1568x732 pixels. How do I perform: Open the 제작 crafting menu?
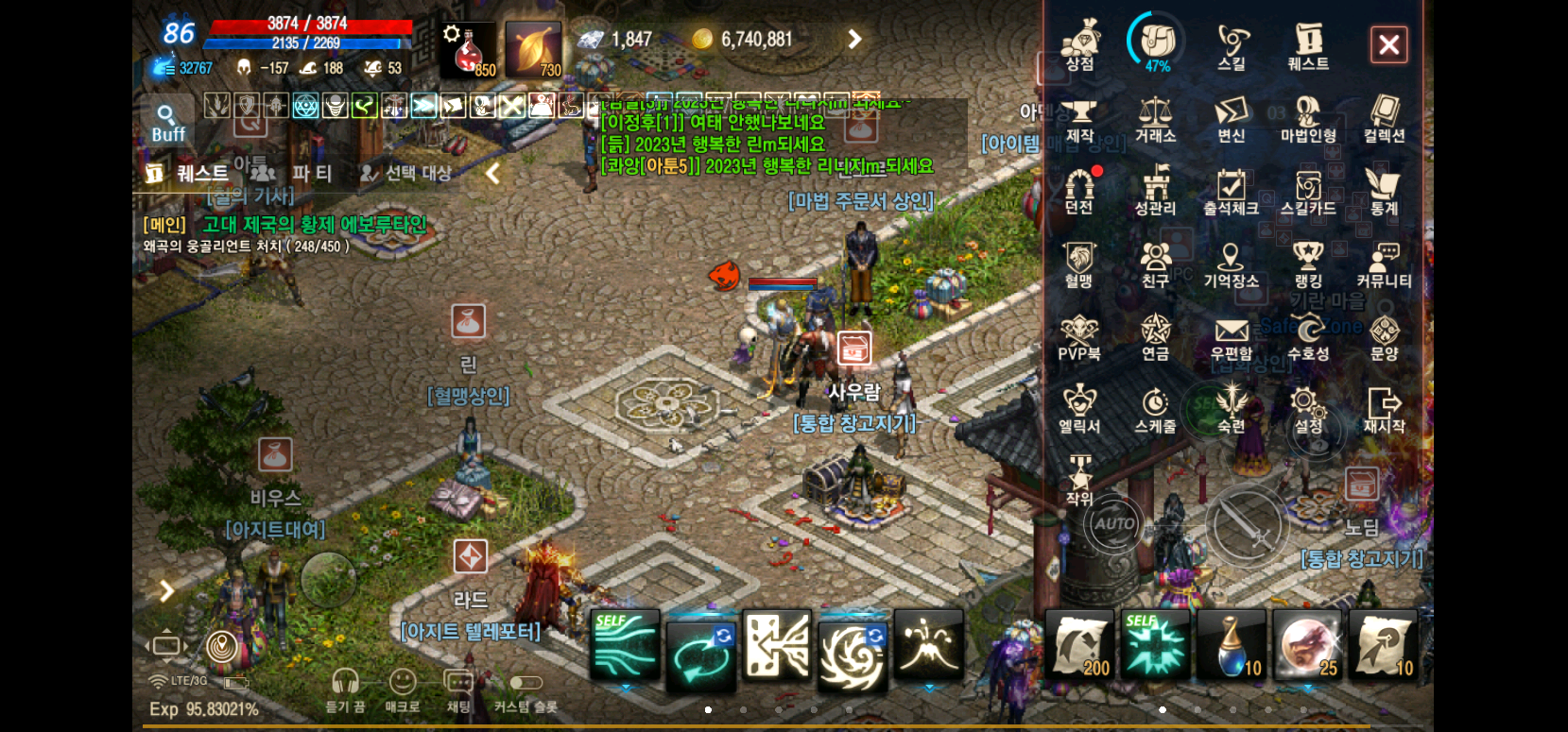click(1079, 121)
